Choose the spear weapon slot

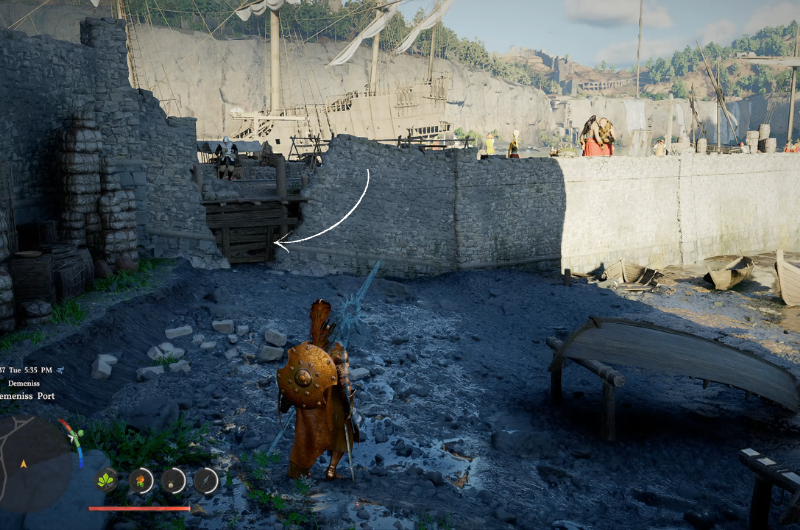click(206, 480)
